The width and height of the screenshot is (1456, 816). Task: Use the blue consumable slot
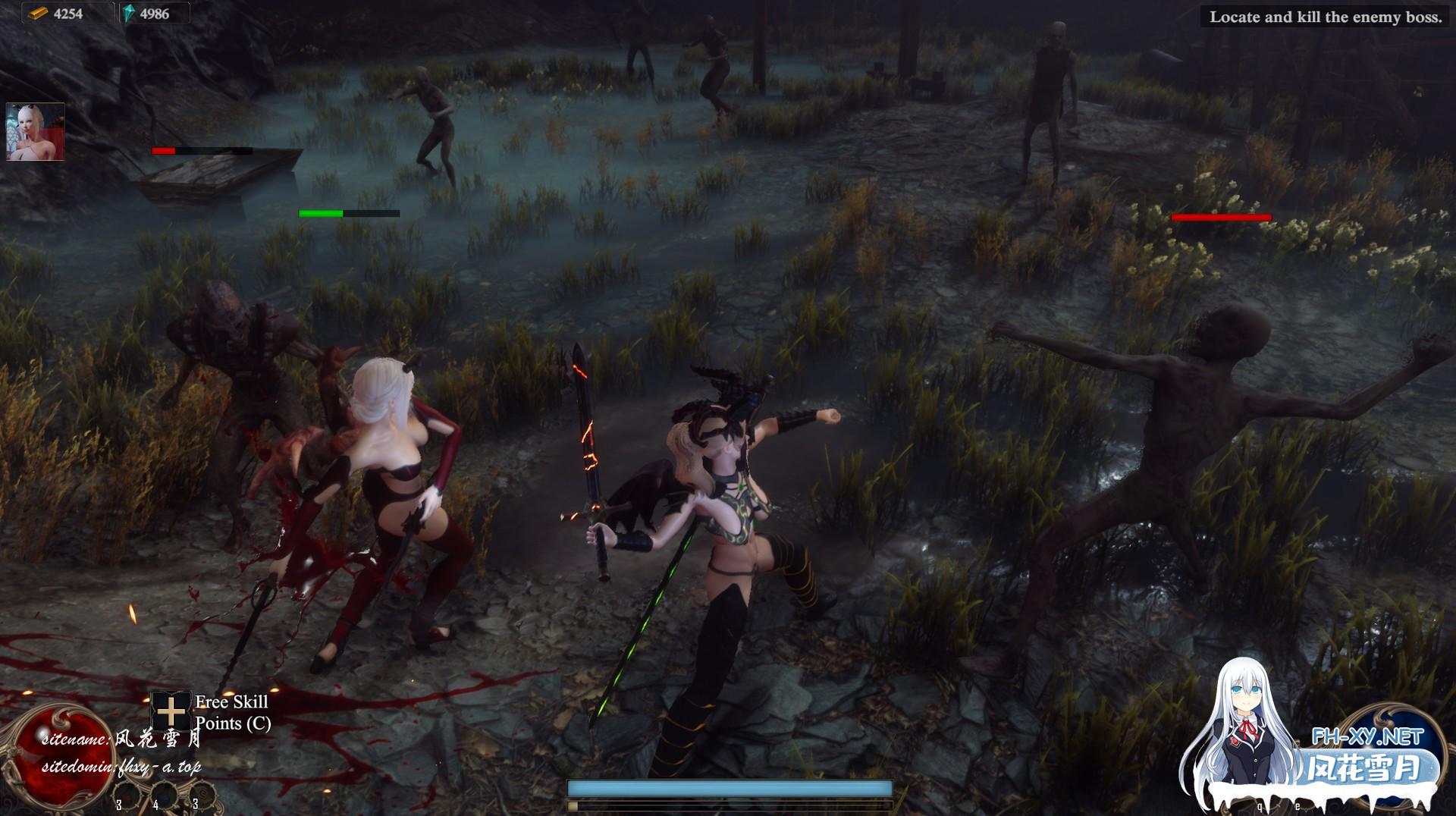[163, 796]
